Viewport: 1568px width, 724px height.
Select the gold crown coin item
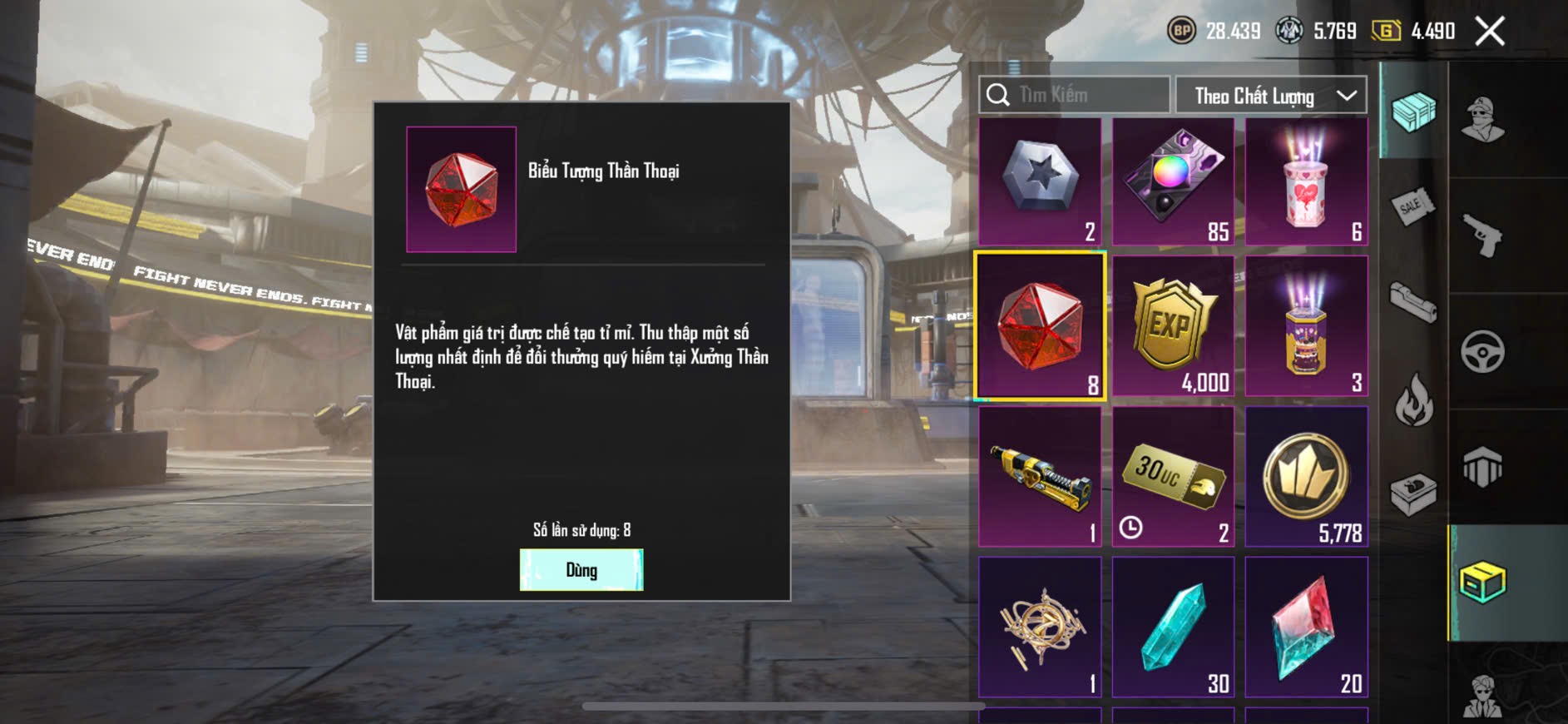click(1306, 477)
